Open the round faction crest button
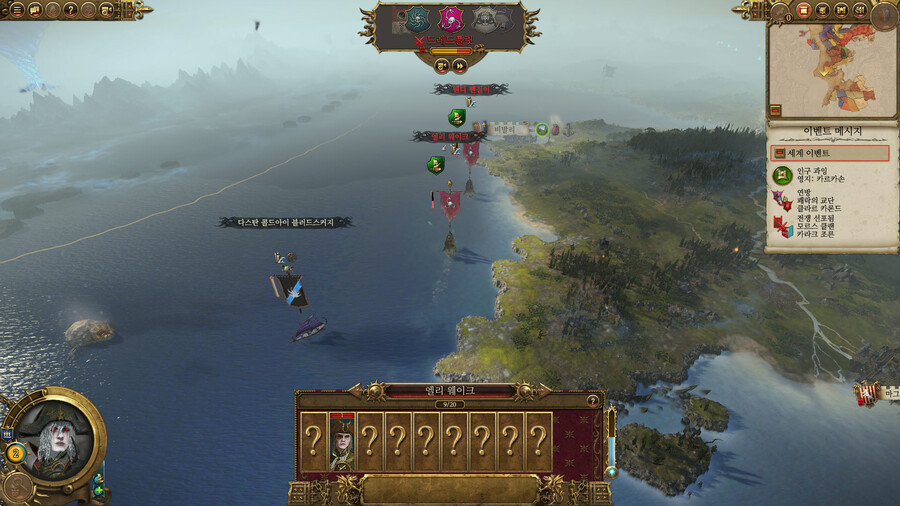The image size is (900, 506). coord(883,14)
